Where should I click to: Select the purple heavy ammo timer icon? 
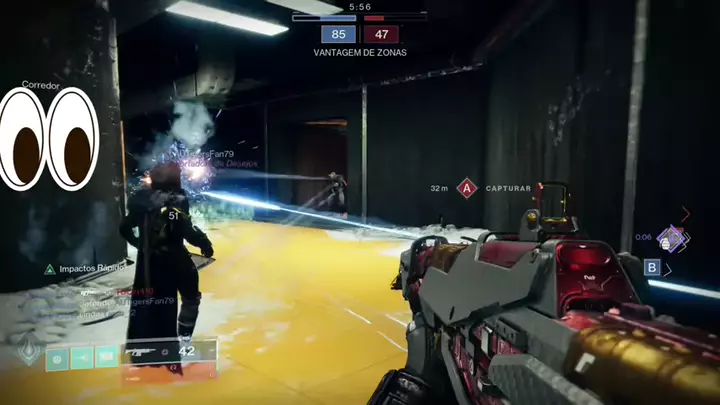(671, 238)
